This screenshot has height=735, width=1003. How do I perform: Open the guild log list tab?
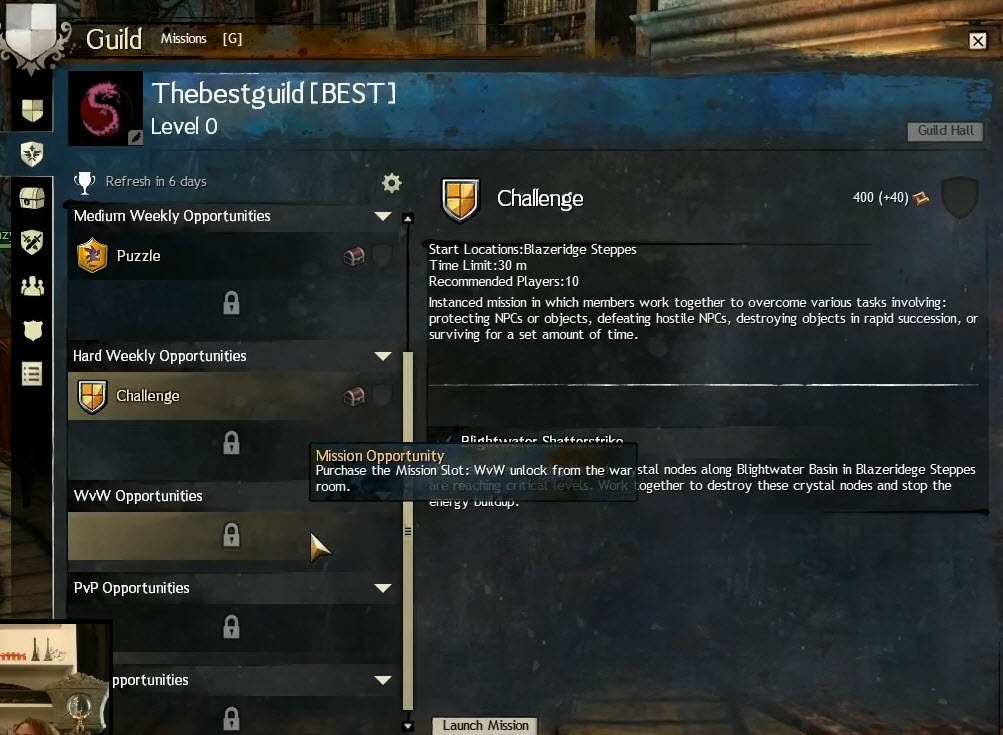coord(32,374)
